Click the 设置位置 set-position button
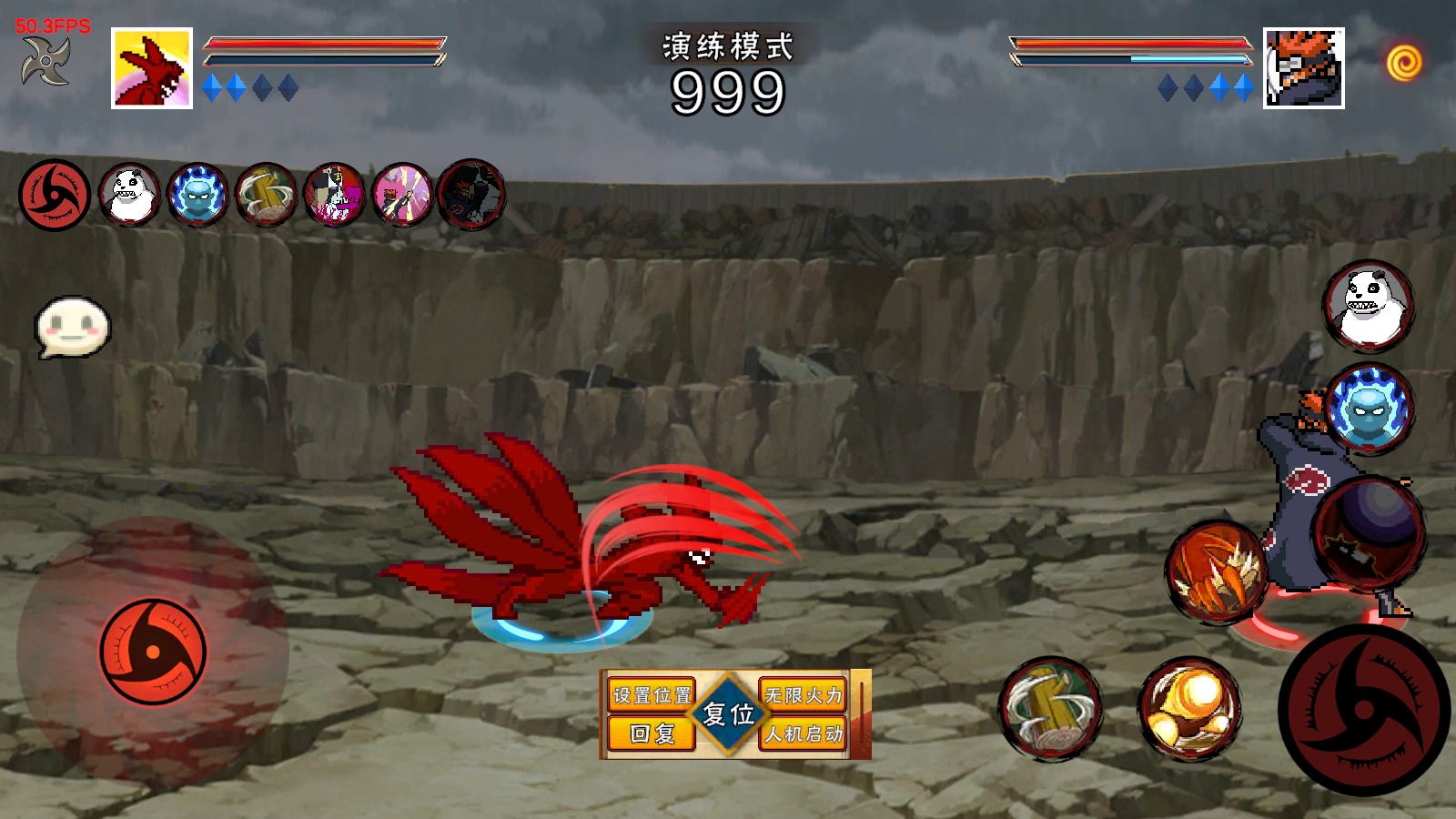Screen dimensions: 1456x819 tap(652, 695)
